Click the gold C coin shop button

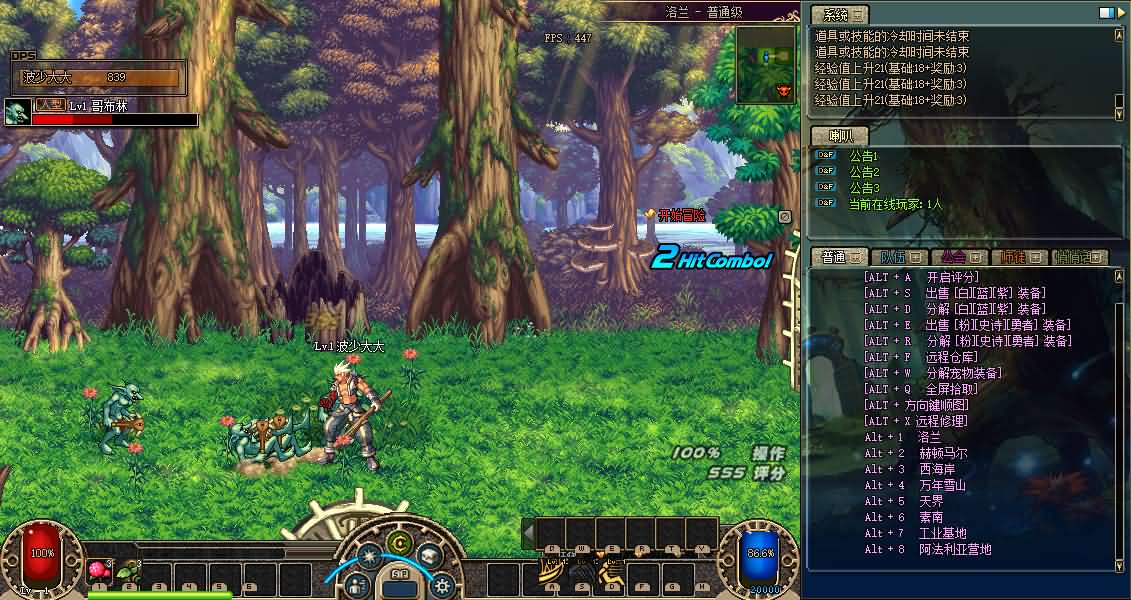pyautogui.click(x=400, y=543)
